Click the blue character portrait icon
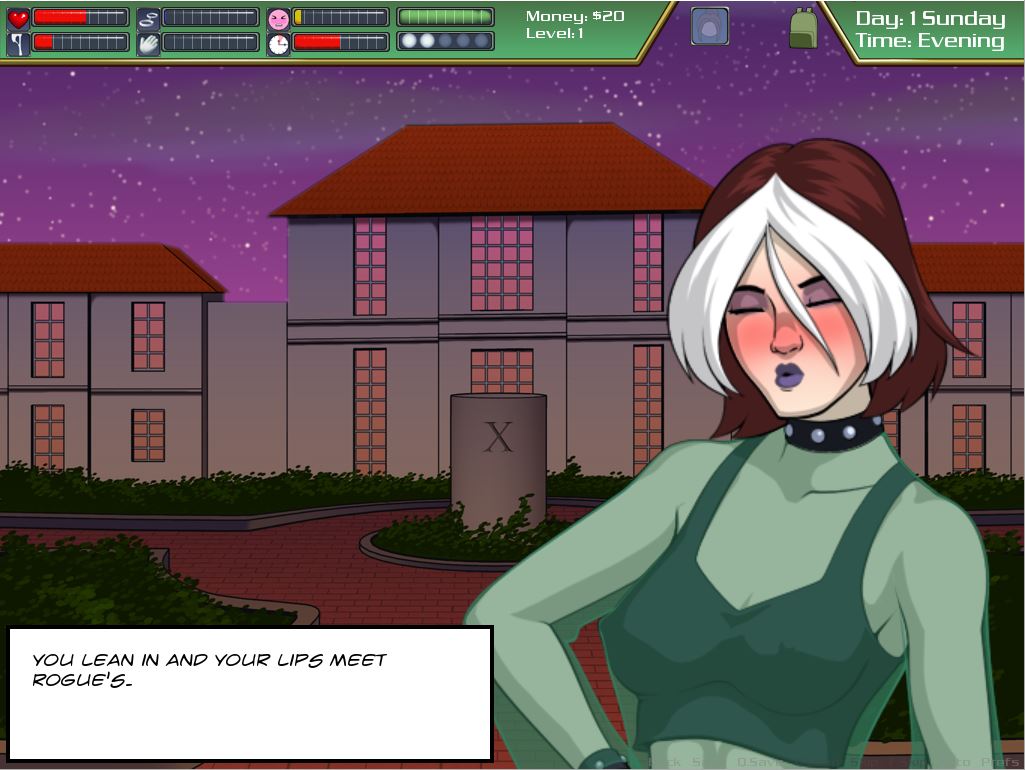Image resolution: width=1025 pixels, height=770 pixels. pos(709,27)
